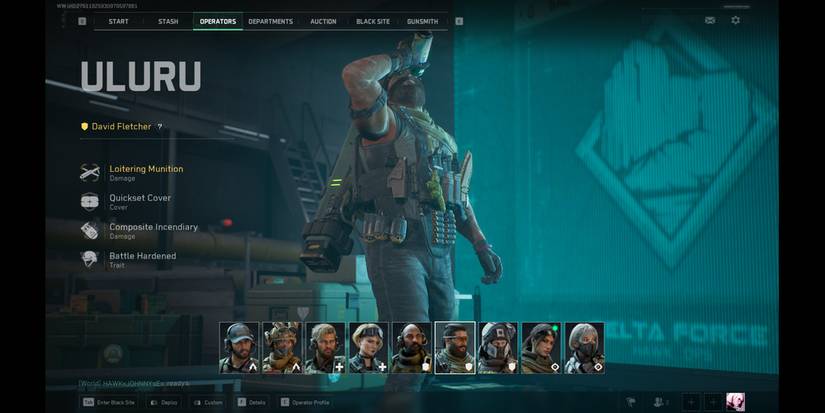Open the mail envelope icon
Screen dimensions: 825x413
pos(710,20)
